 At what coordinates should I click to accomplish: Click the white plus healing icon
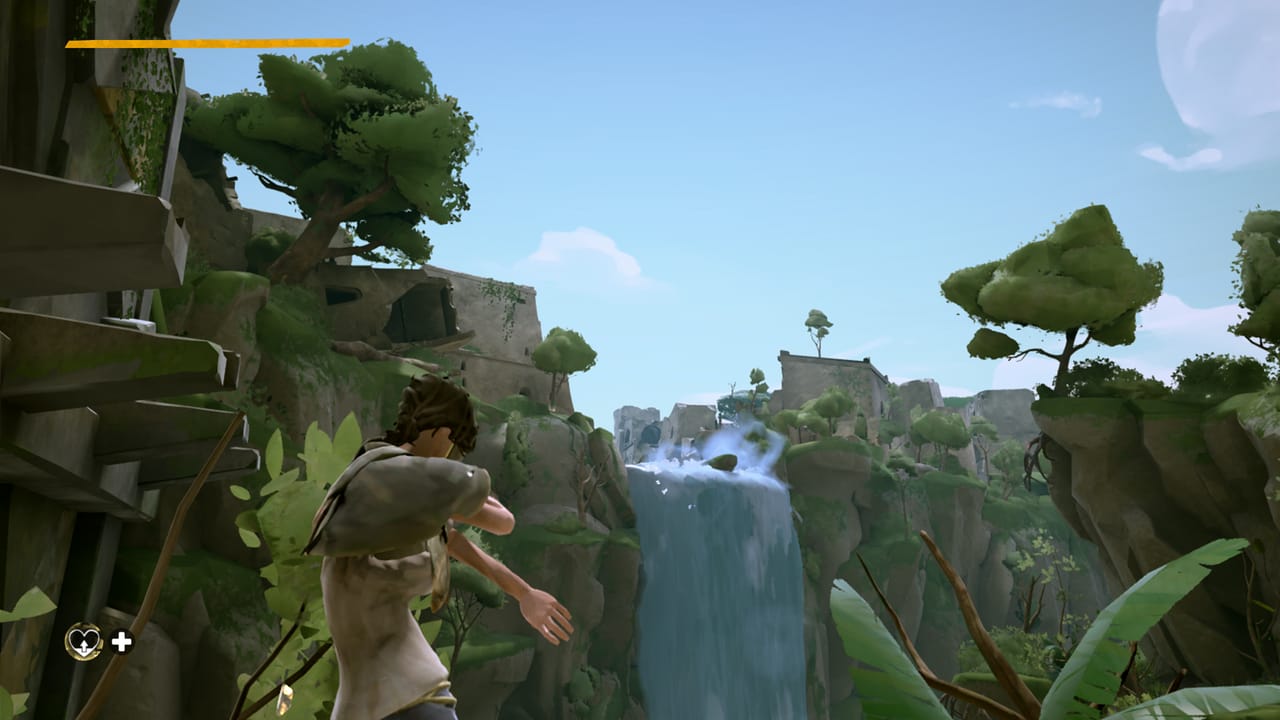[122, 640]
